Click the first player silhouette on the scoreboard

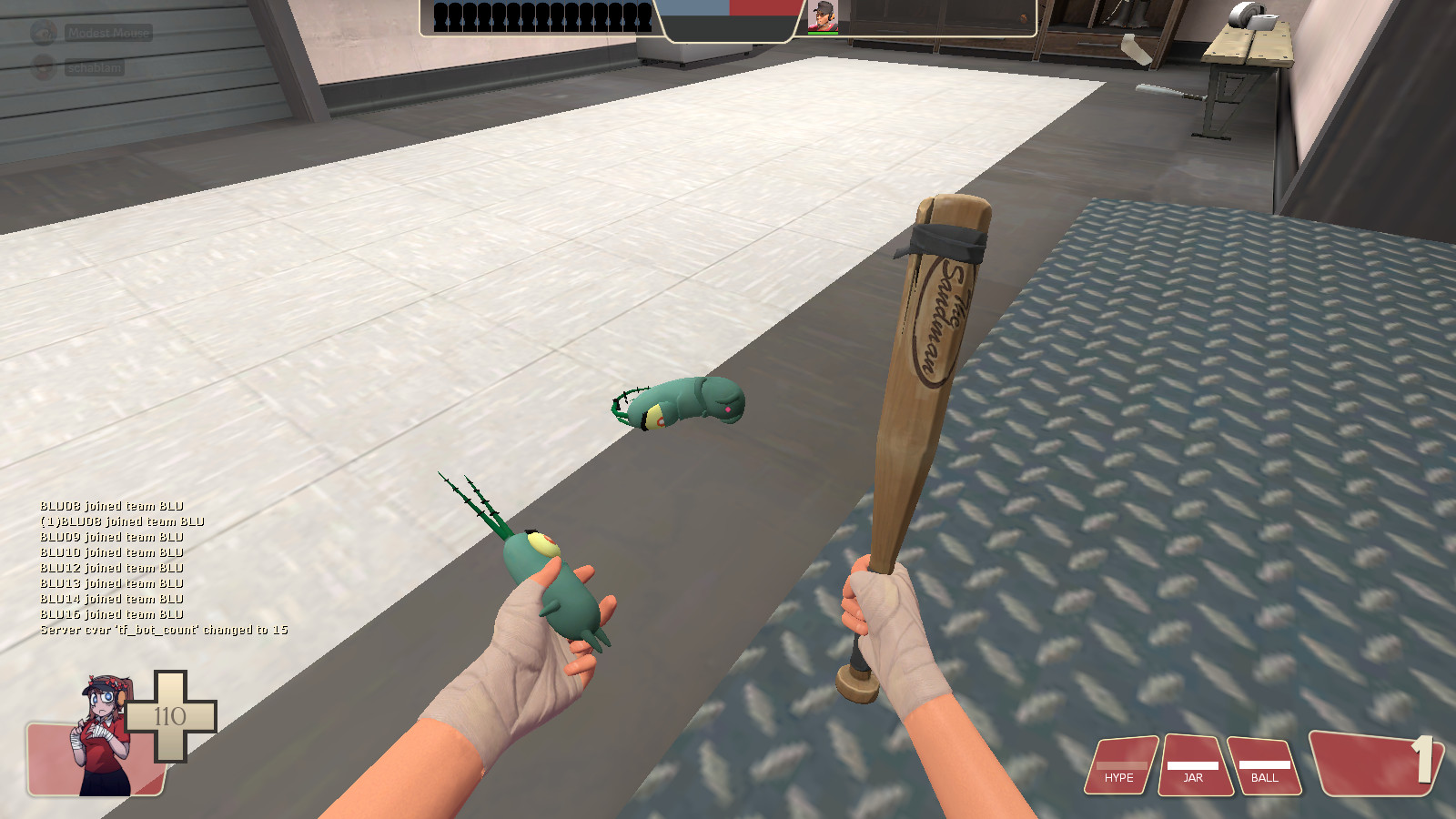coord(441,18)
